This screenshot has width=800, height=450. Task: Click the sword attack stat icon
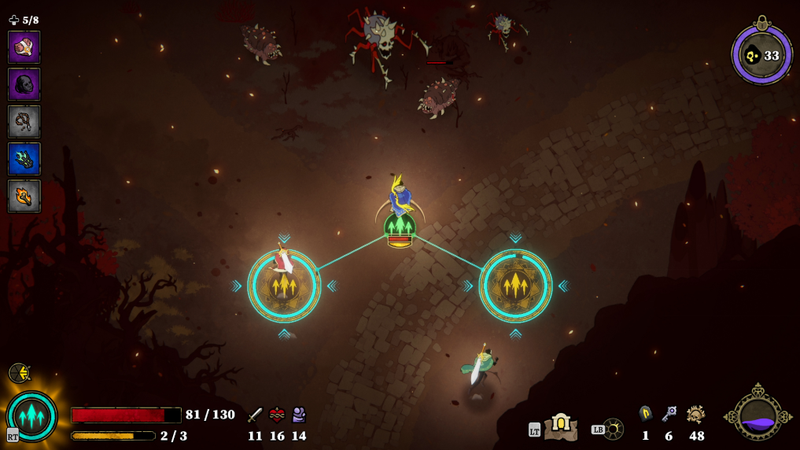pos(255,415)
